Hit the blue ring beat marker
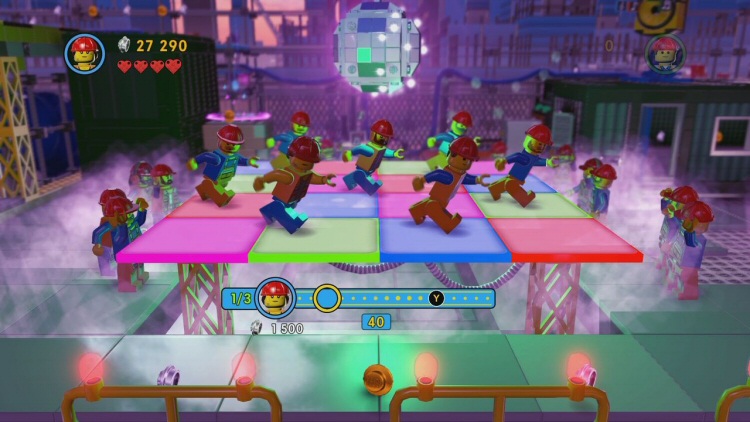 click(327, 298)
